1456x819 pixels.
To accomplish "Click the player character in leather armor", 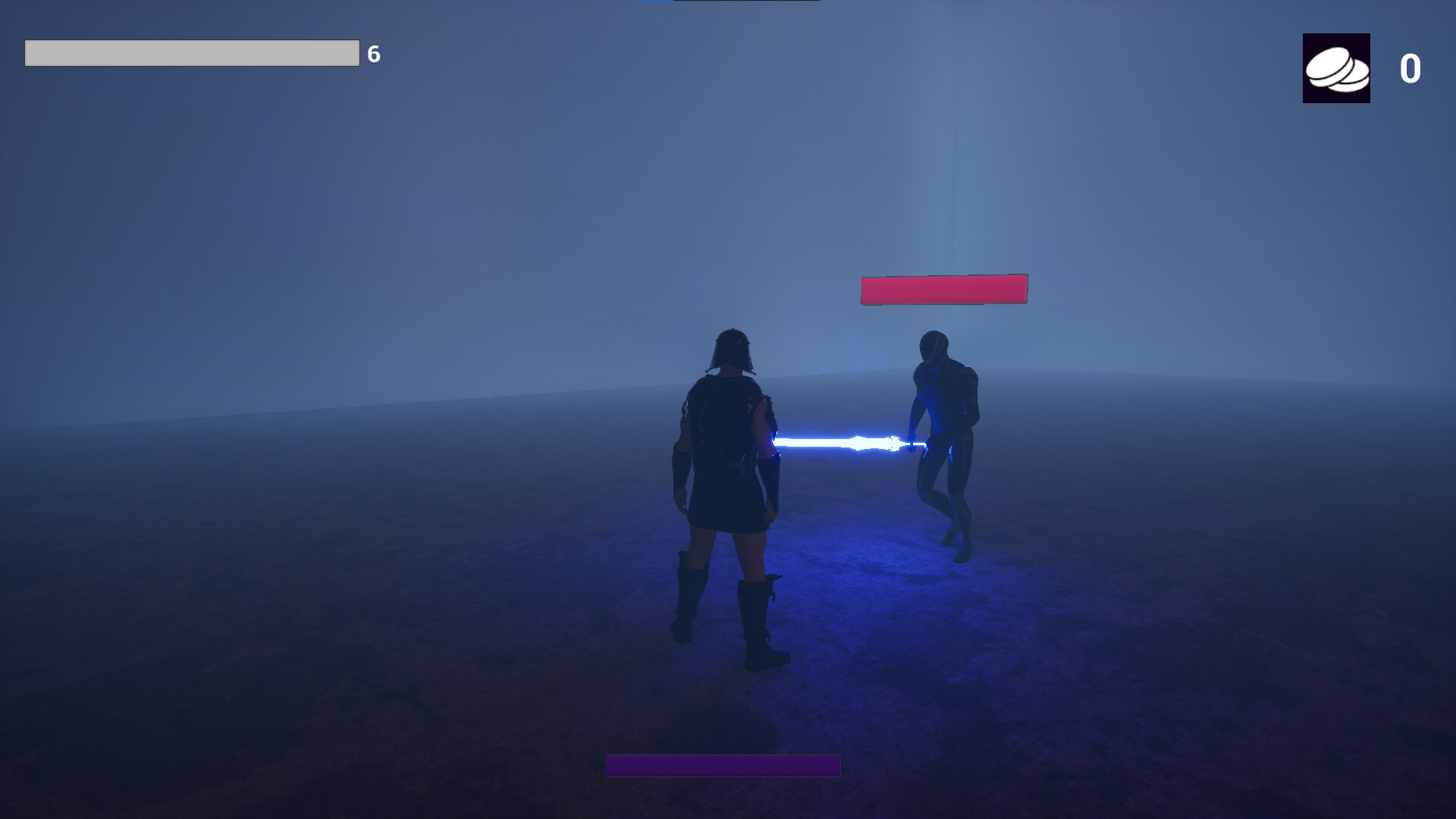I will [728, 455].
